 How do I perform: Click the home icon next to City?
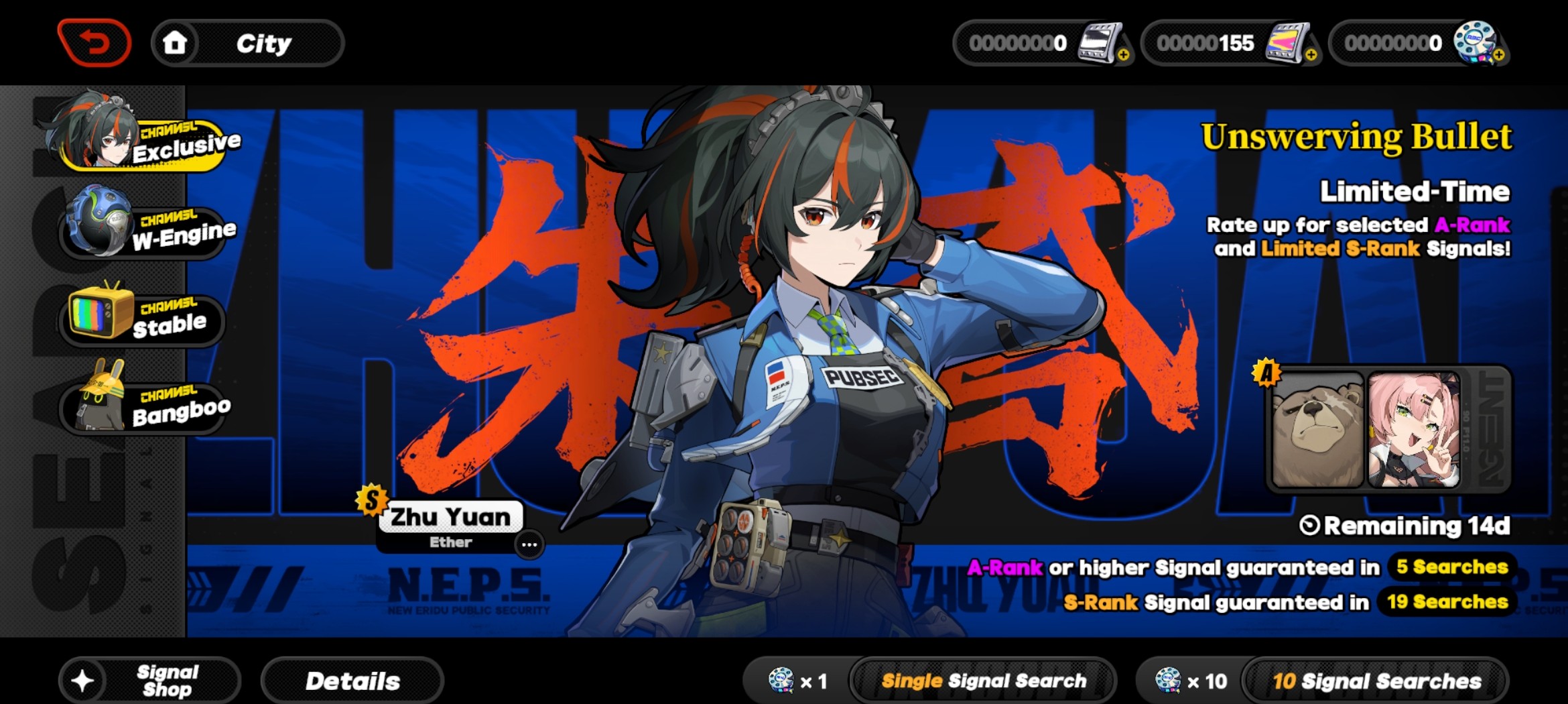176,42
